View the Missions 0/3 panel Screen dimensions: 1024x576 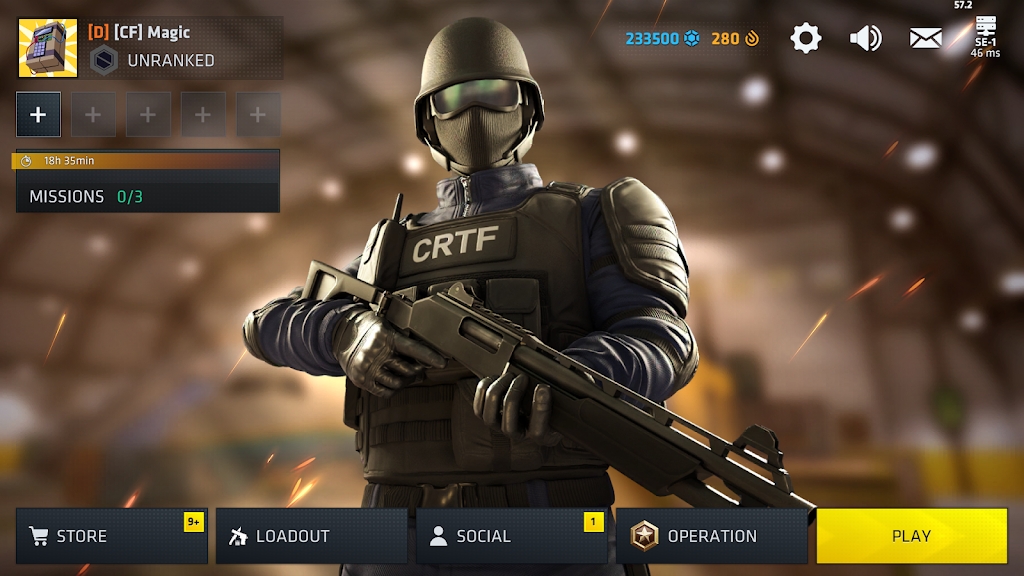tap(147, 196)
